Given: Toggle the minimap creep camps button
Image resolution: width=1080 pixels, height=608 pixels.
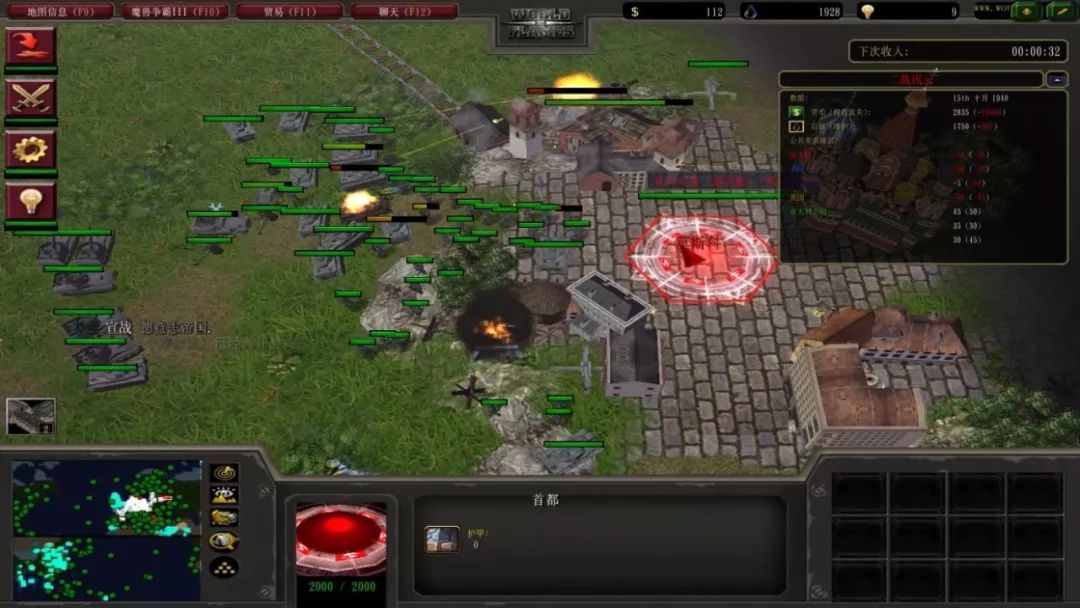Looking at the screenshot, I should (224, 542).
